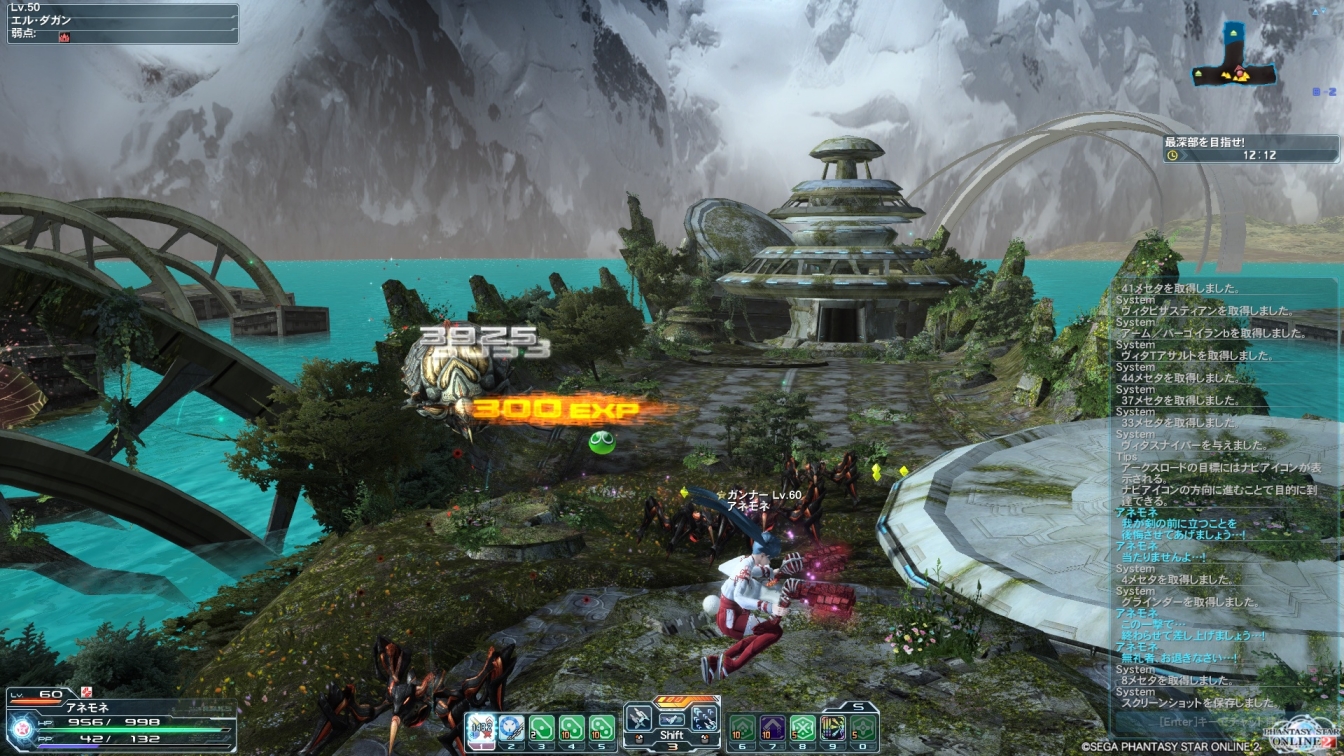Viewport: 1344px width, 756px height.
Task: Select the right bullet barrage photon art
Action: [703, 718]
